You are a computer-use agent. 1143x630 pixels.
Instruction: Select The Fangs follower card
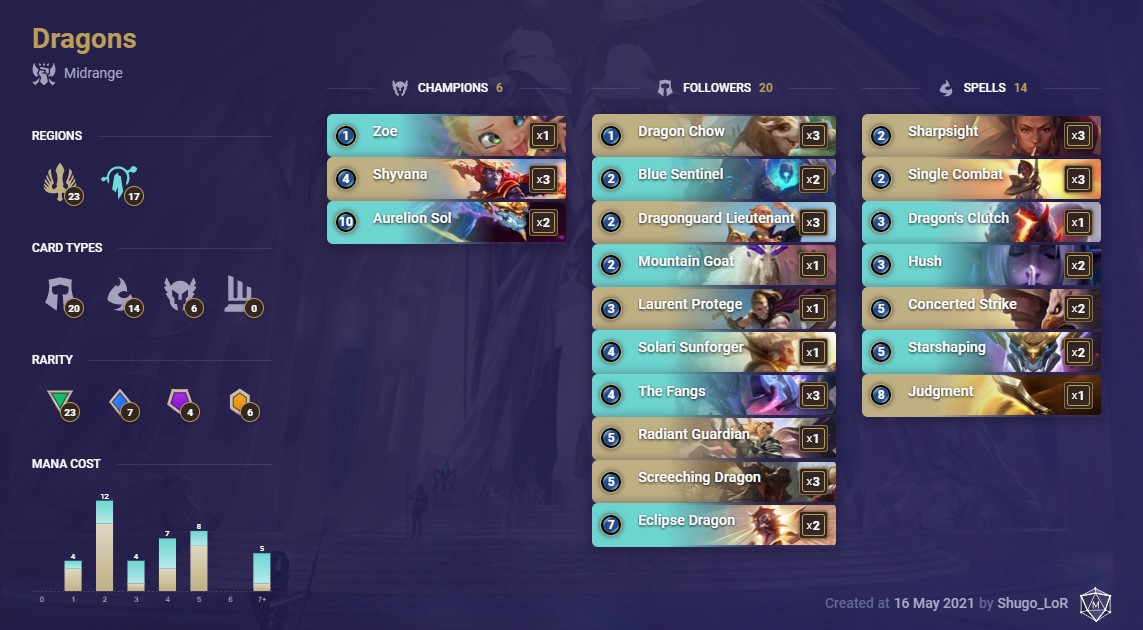712,395
